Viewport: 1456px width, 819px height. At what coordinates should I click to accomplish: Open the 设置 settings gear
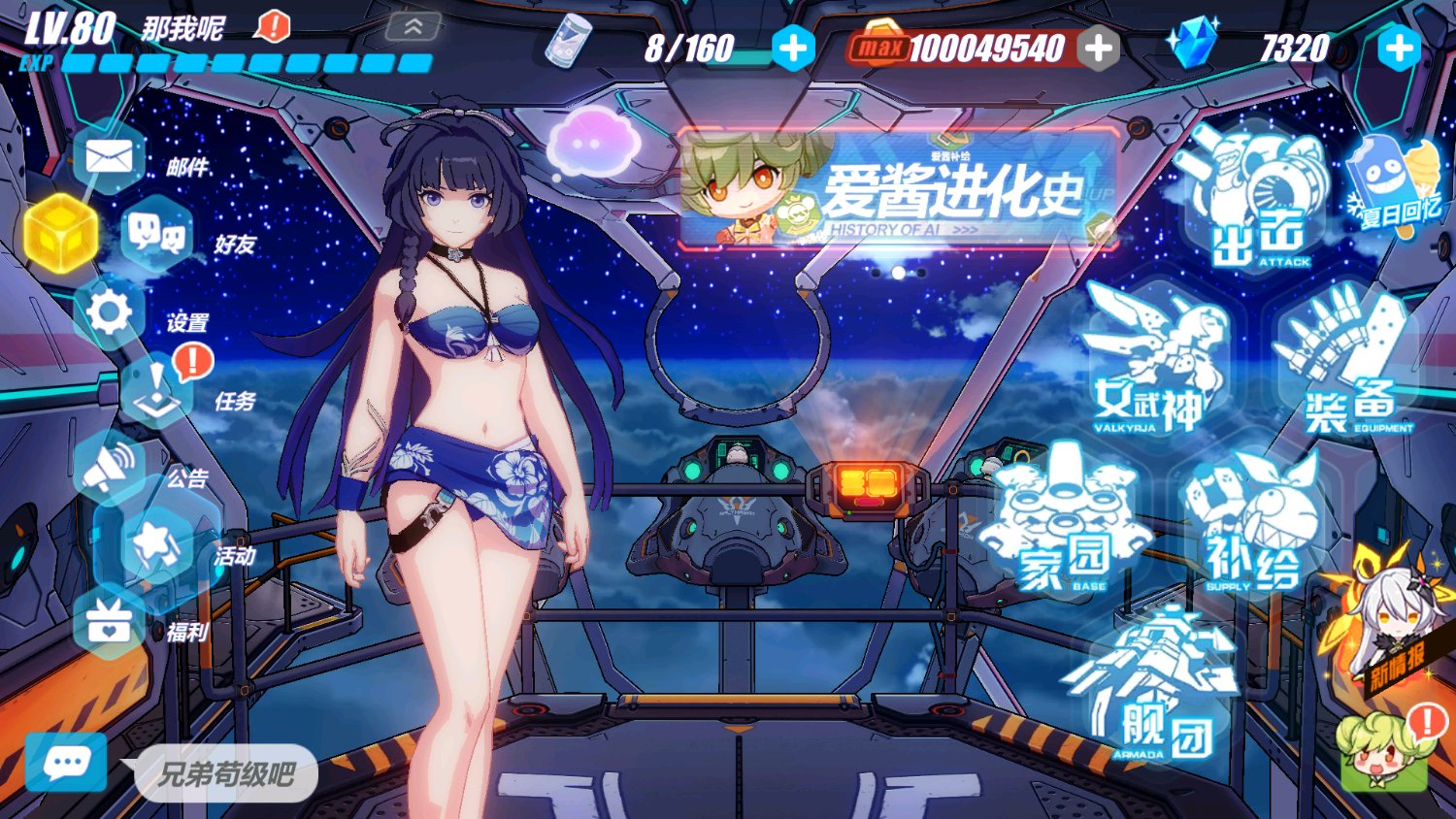pos(110,312)
